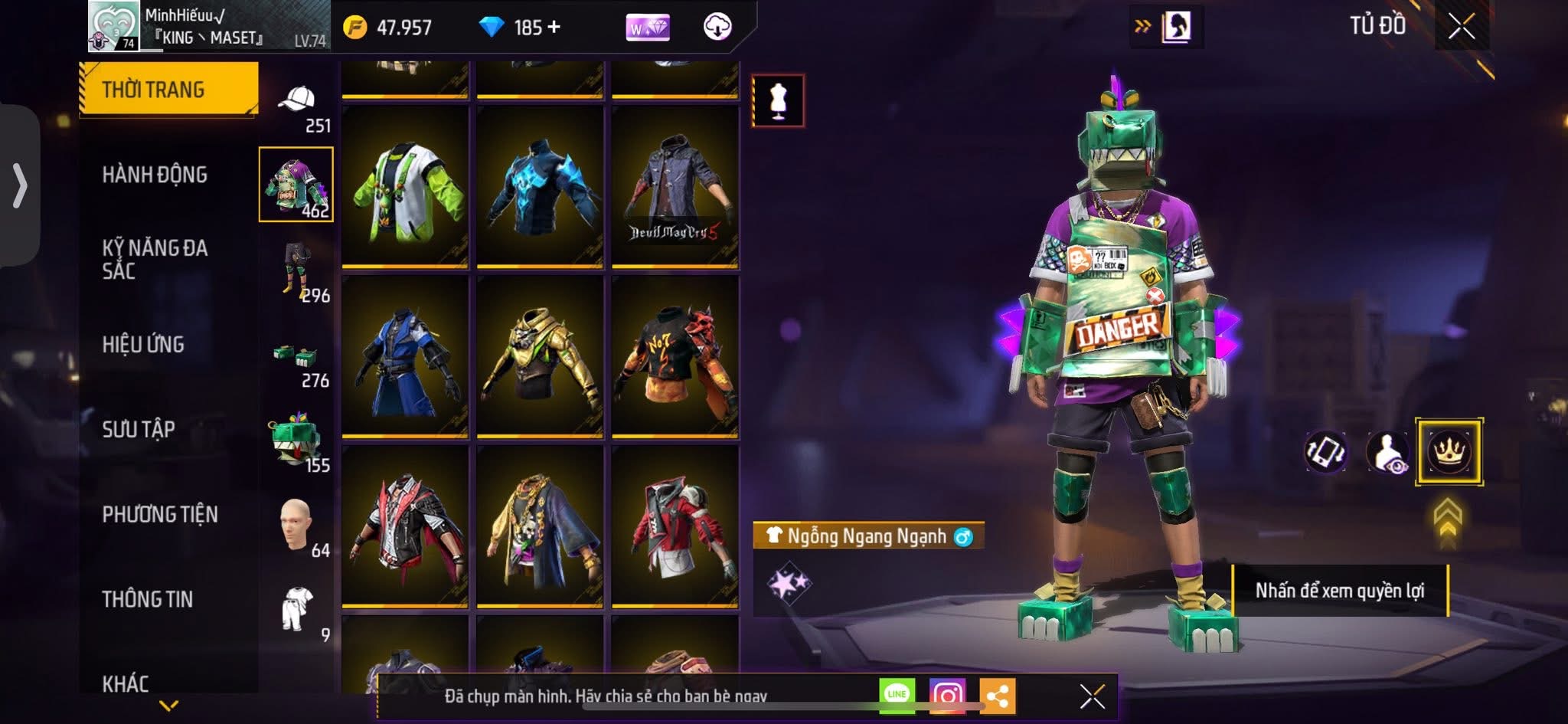Add diamonds with the plus button
The image size is (1568, 724).
pyautogui.click(x=554, y=28)
